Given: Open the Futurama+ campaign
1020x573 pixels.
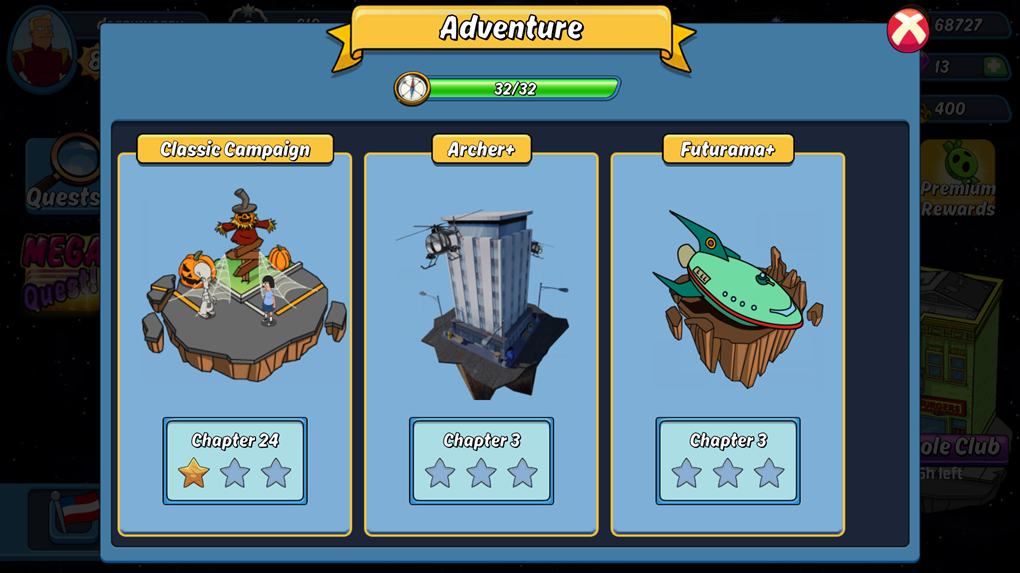Looking at the screenshot, I should (x=728, y=290).
